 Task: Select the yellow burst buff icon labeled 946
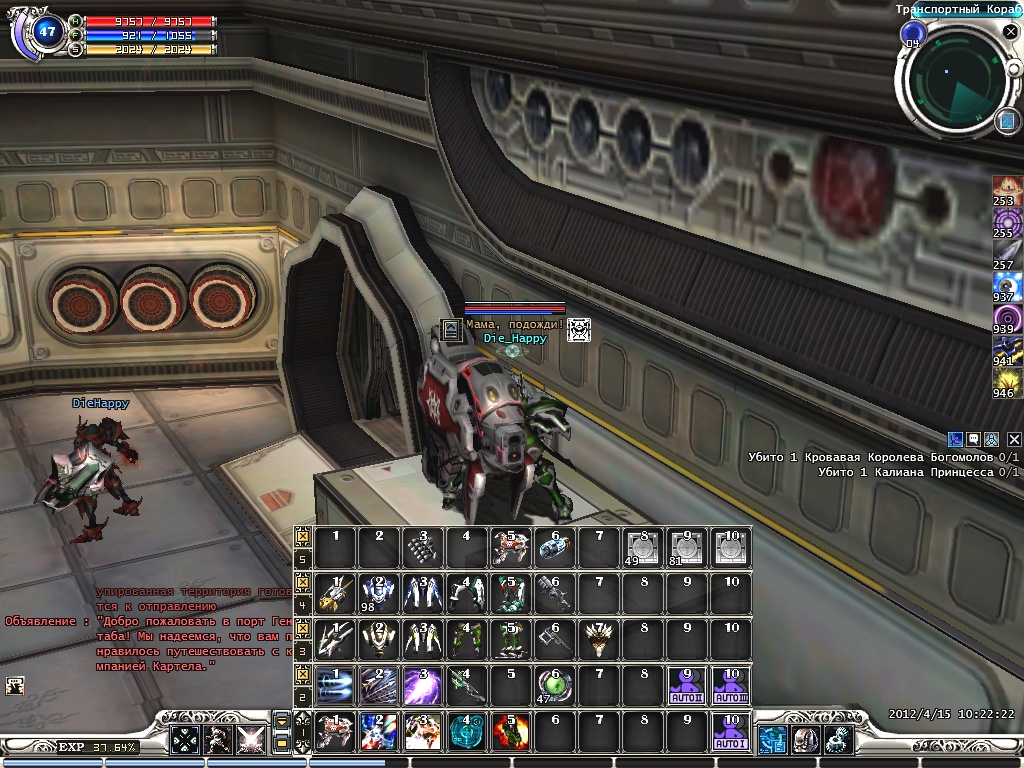[x=1006, y=383]
